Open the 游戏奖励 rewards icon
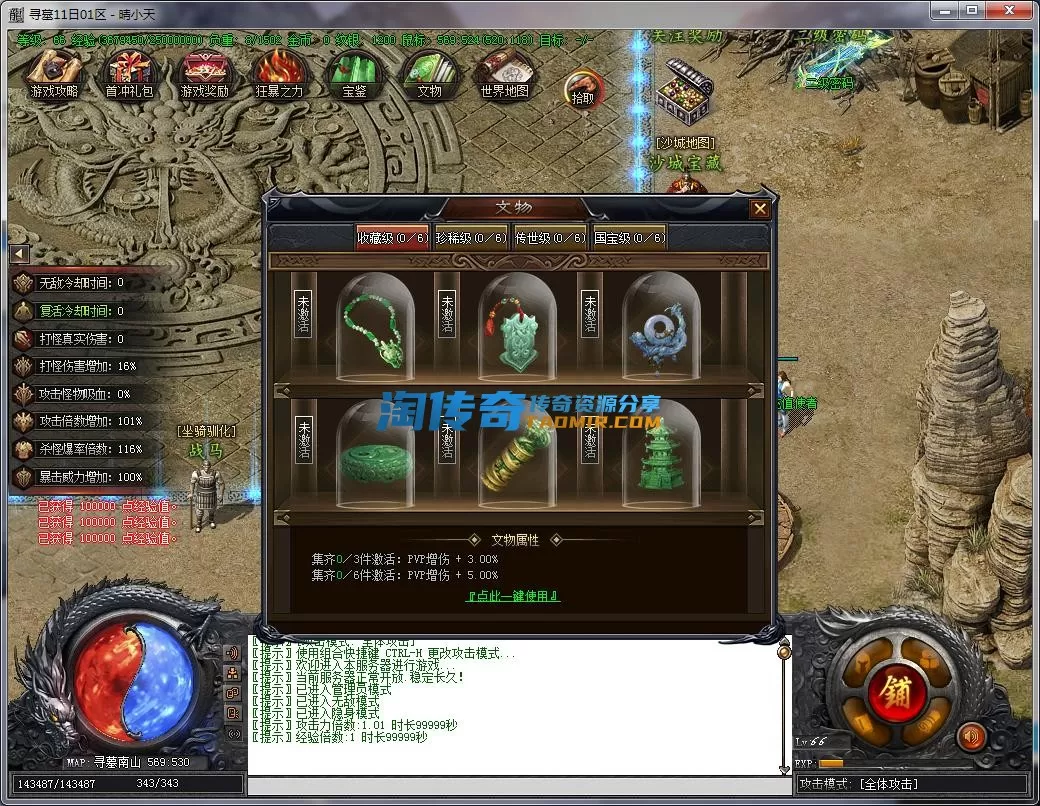Viewport: 1040px width, 806px height. point(205,74)
